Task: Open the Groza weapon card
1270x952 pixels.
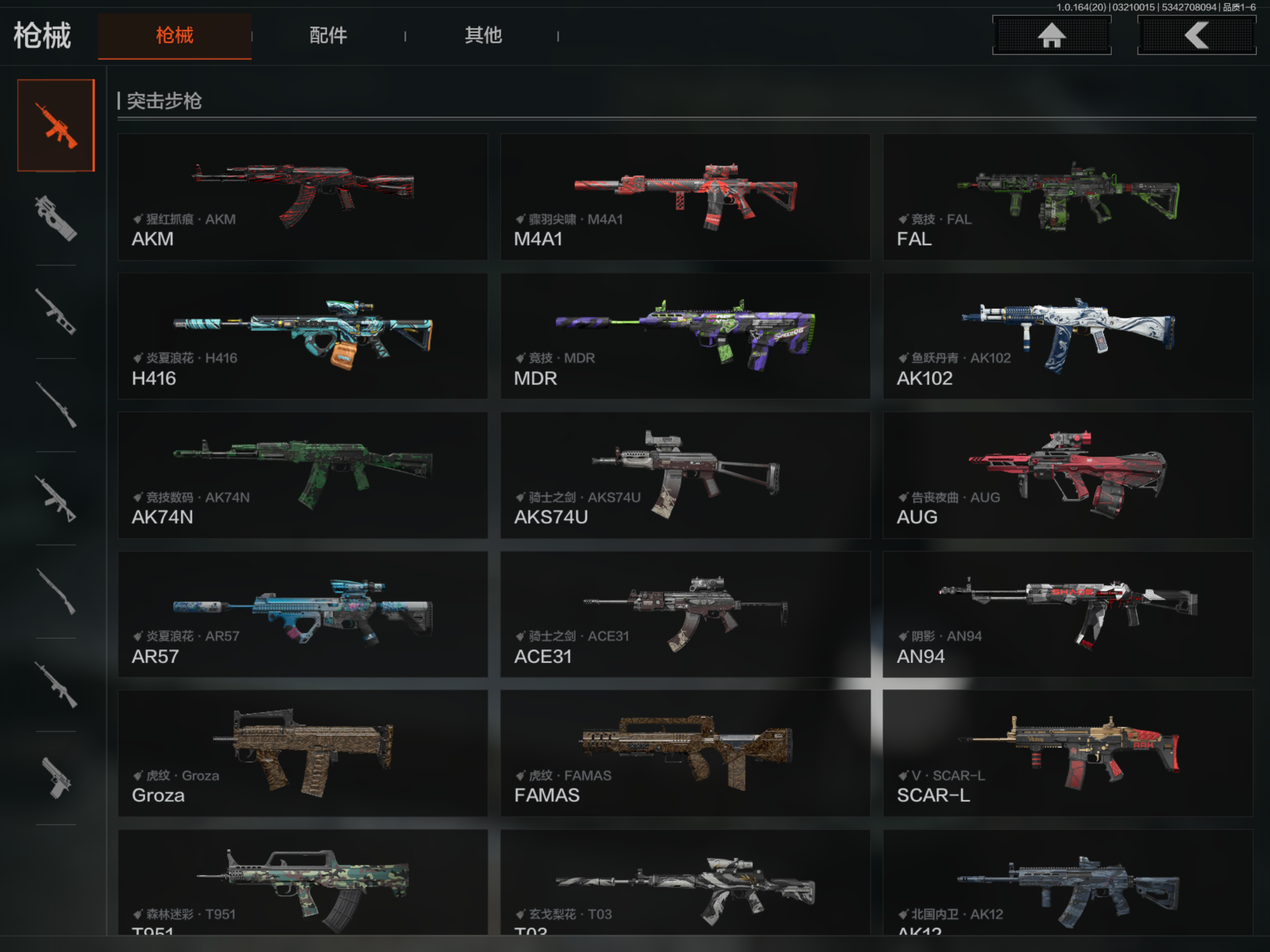Action: pyautogui.click(x=303, y=753)
